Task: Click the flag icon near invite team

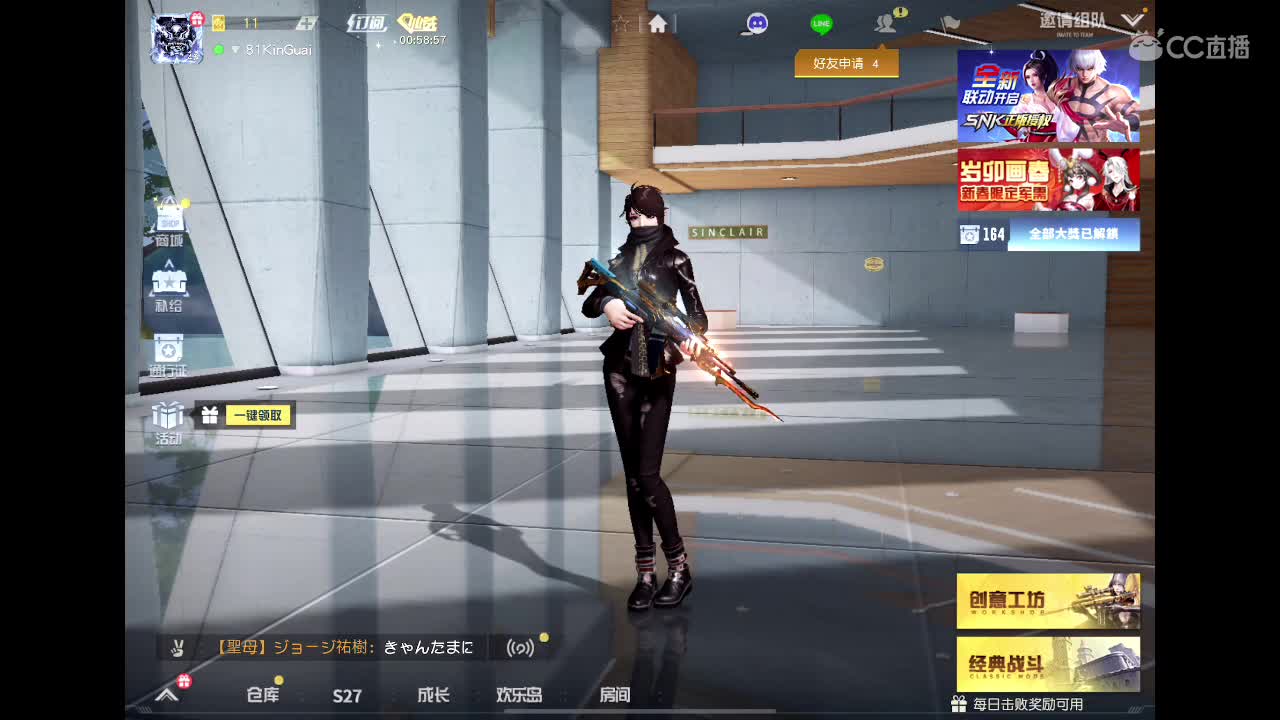Action: coord(949,22)
